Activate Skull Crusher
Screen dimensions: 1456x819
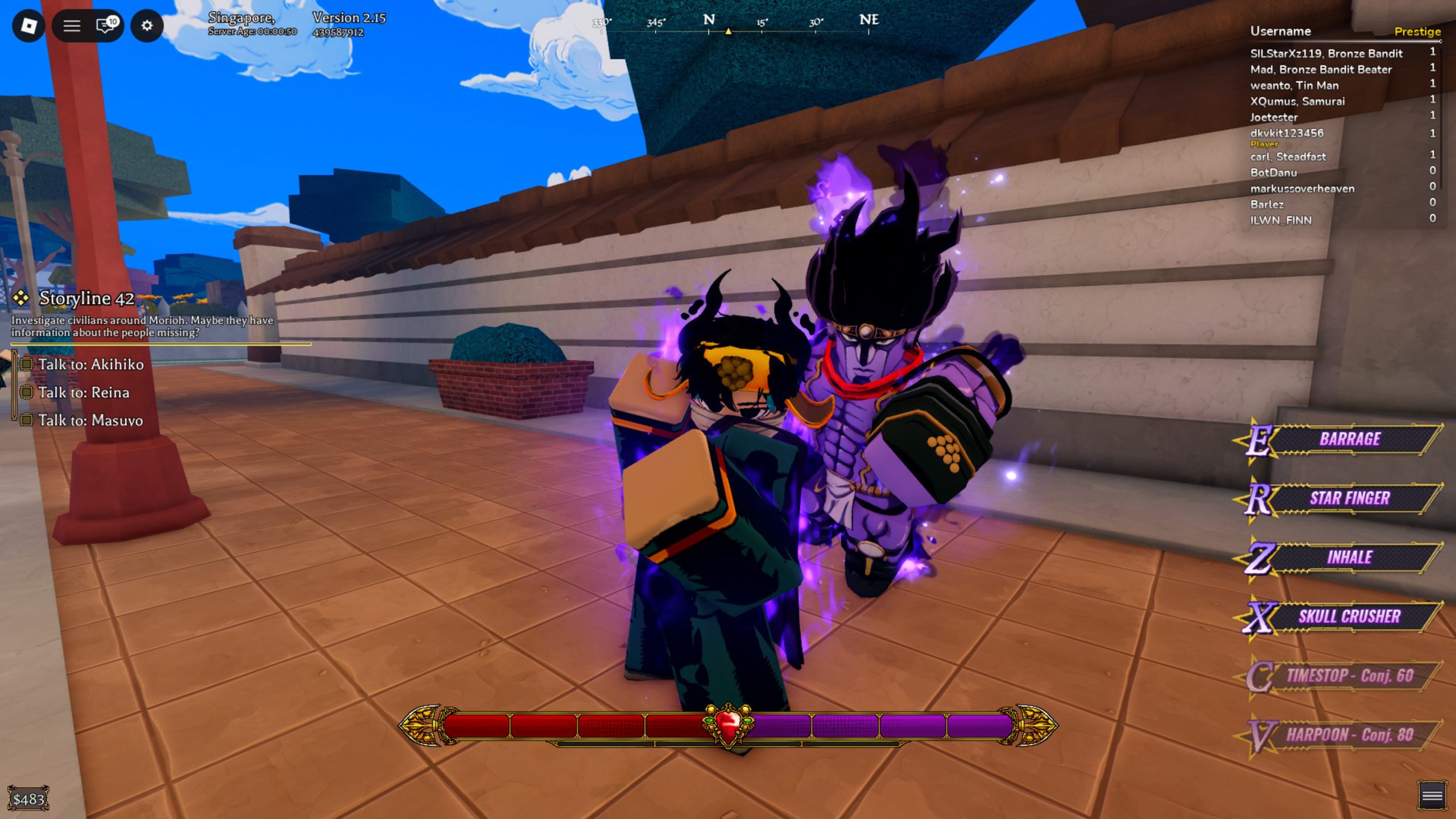(1349, 617)
